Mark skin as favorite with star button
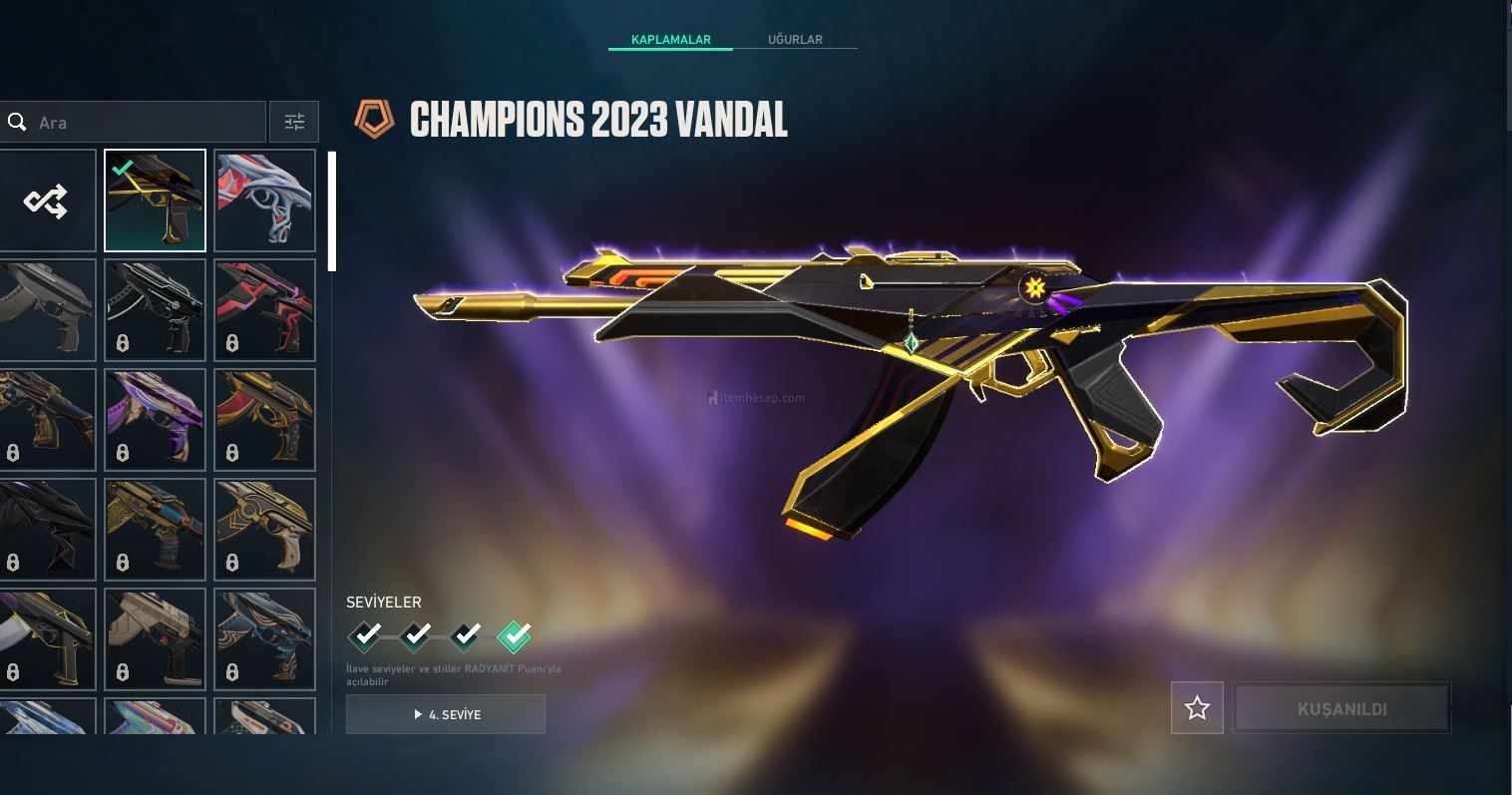 (1197, 708)
